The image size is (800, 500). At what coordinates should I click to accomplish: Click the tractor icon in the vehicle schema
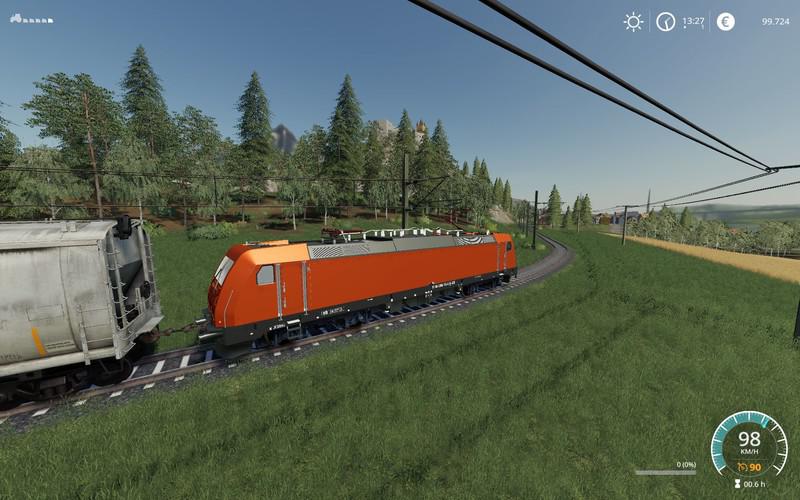(16, 18)
